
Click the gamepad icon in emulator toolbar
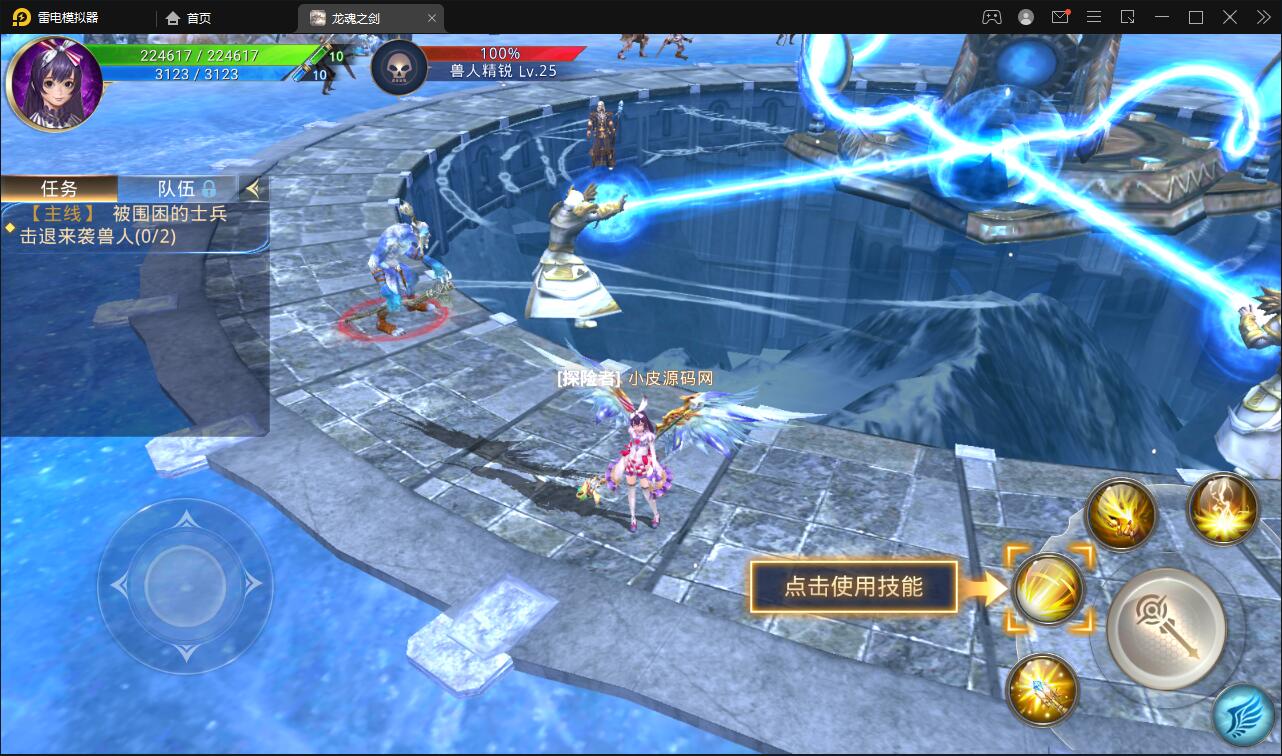pos(993,17)
